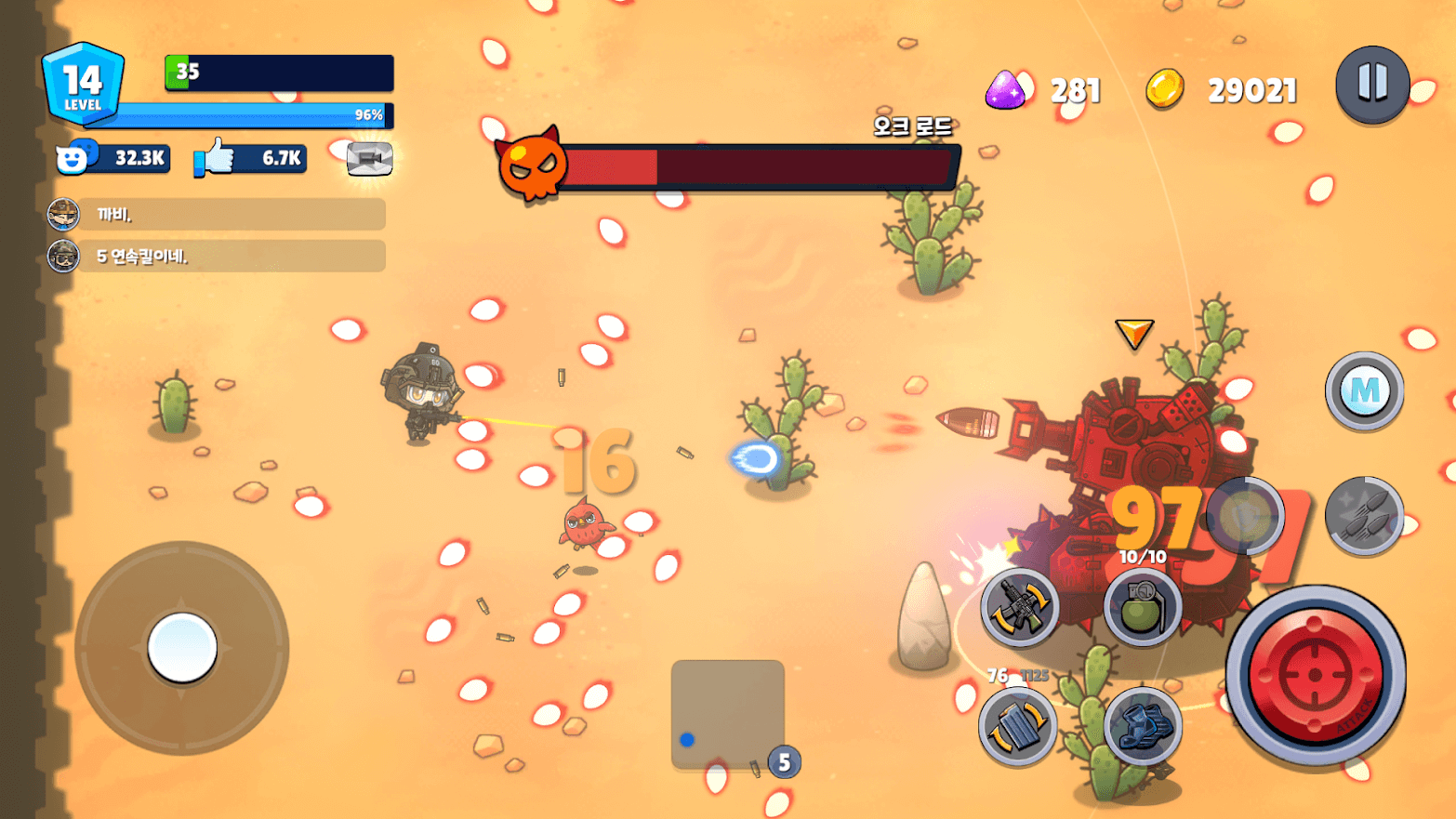Click the virtual joystick knob
Viewport: 1456px width, 819px height.
182,648
